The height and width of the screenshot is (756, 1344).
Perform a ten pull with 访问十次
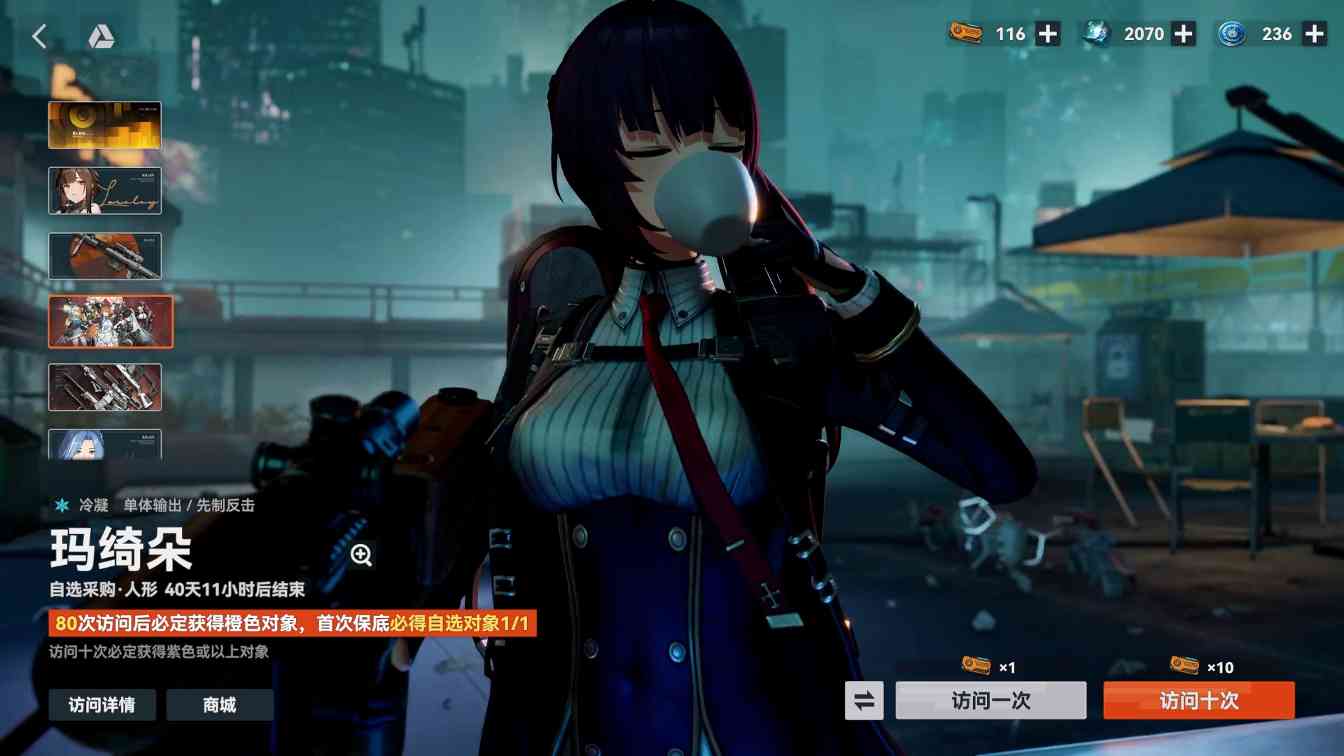click(1198, 700)
